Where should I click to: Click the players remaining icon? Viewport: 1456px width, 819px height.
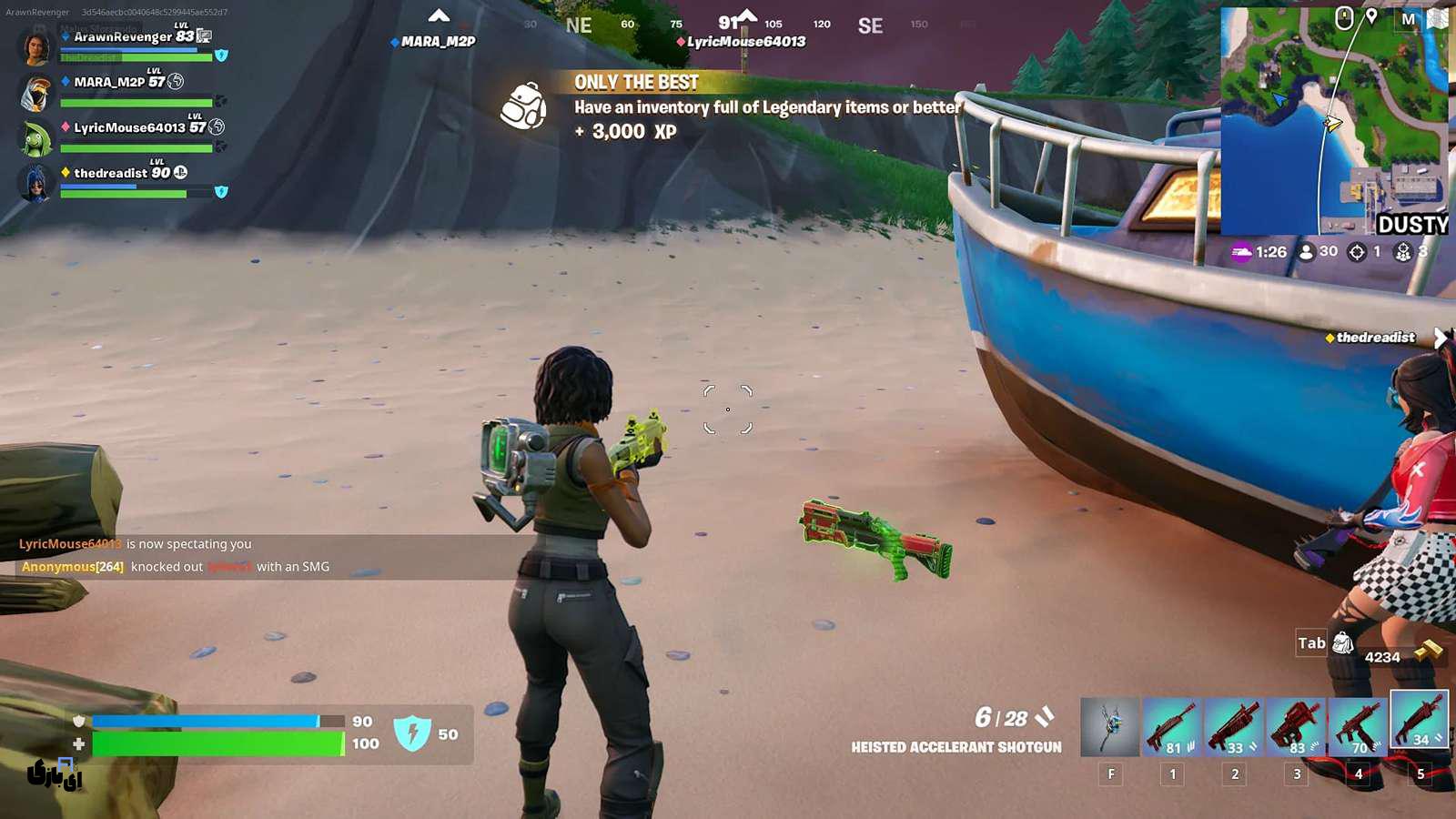click(x=1308, y=252)
